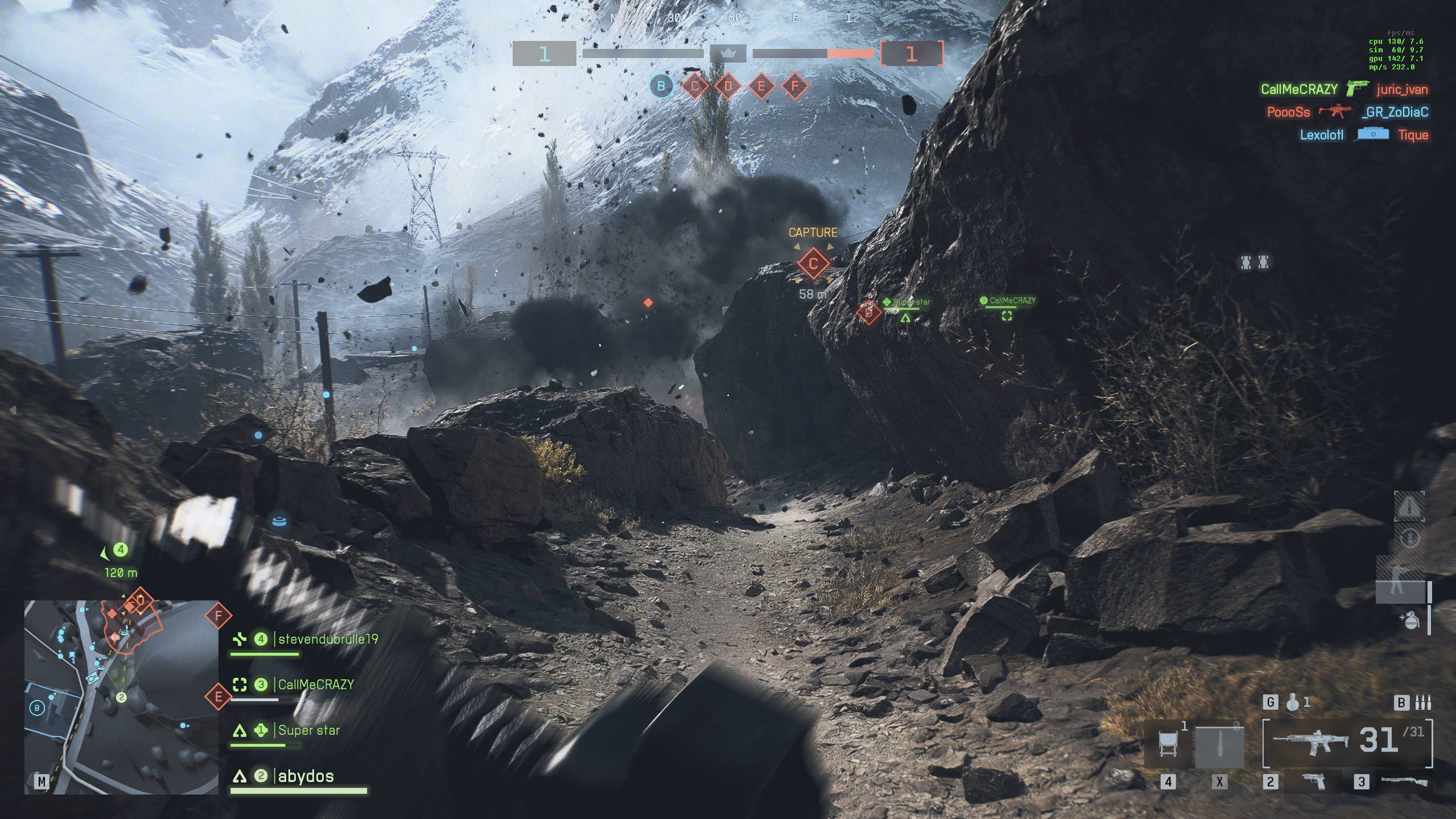This screenshot has width=1456, height=819.
Task: Pick abydos in the squad list
Action: click(x=306, y=776)
